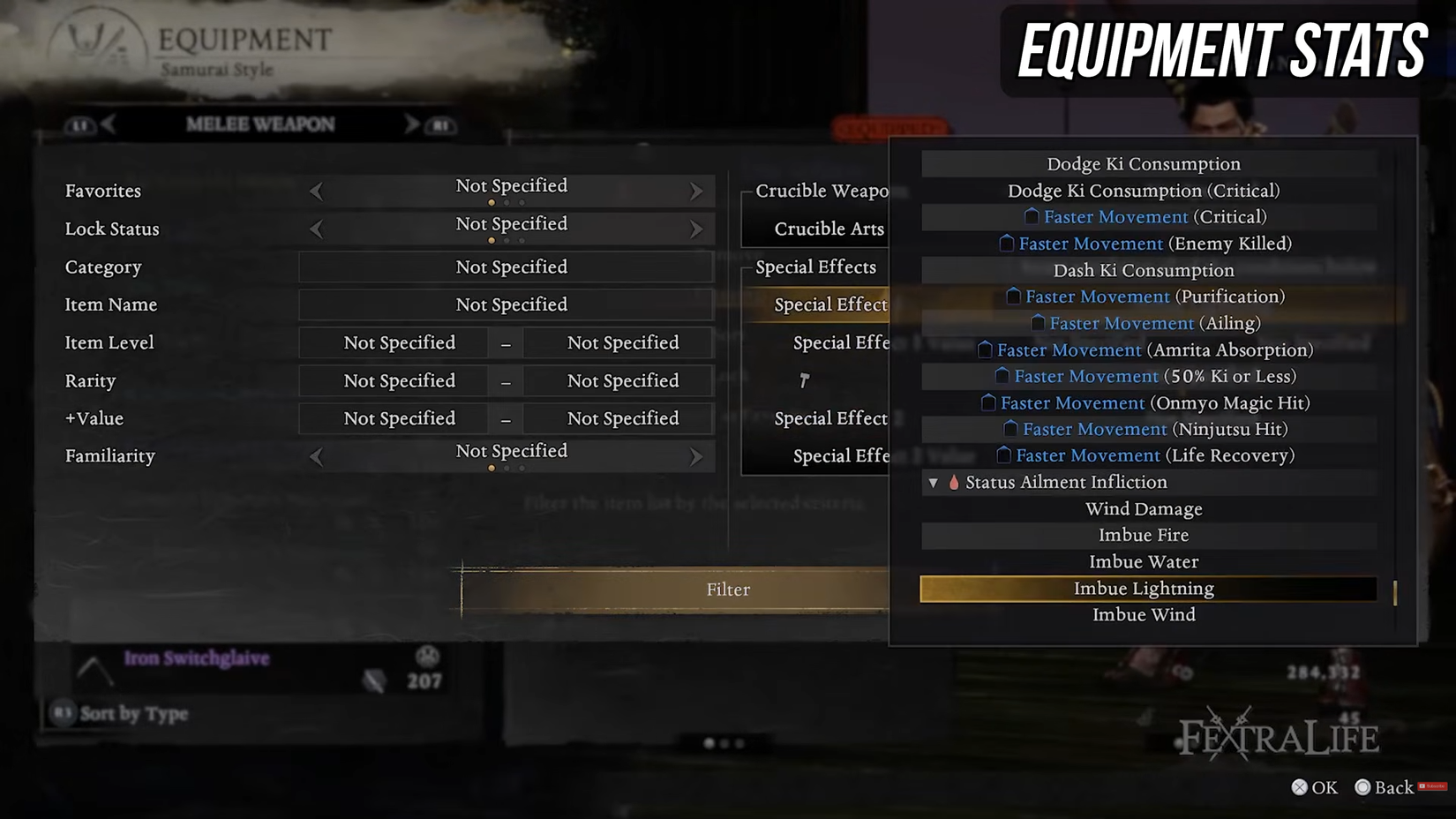Switch to the MELEE WEAPON tab

pos(259,124)
